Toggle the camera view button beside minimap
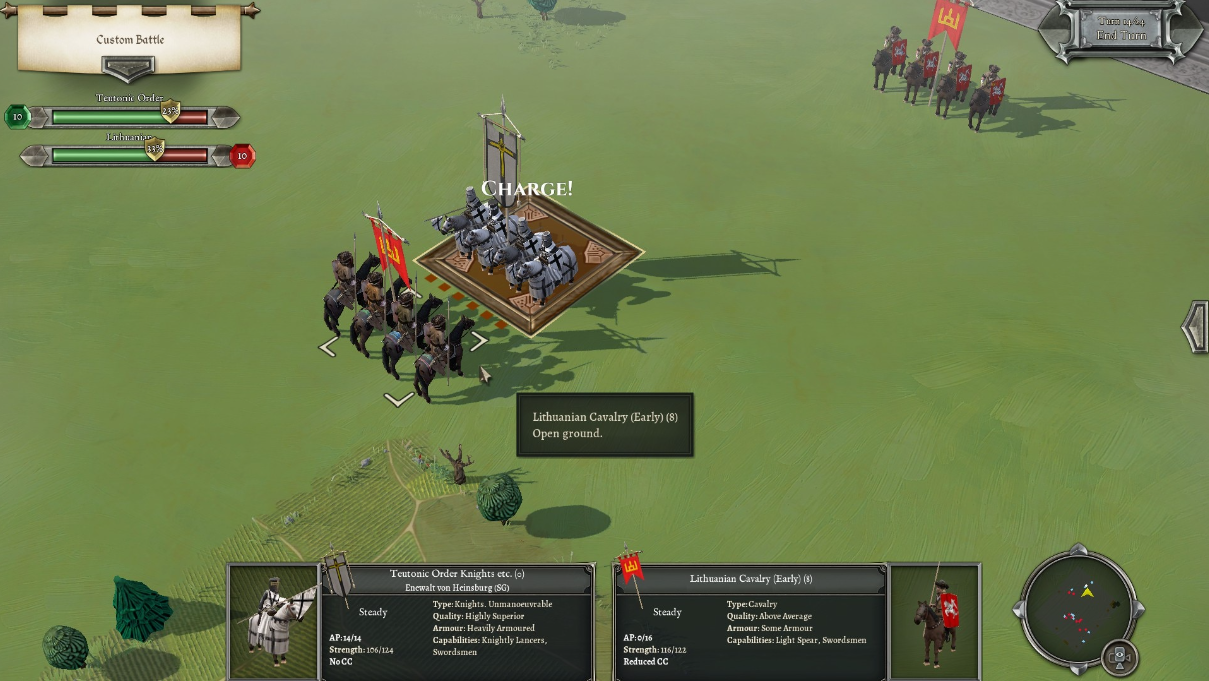This screenshot has width=1209, height=681. (x=1120, y=657)
